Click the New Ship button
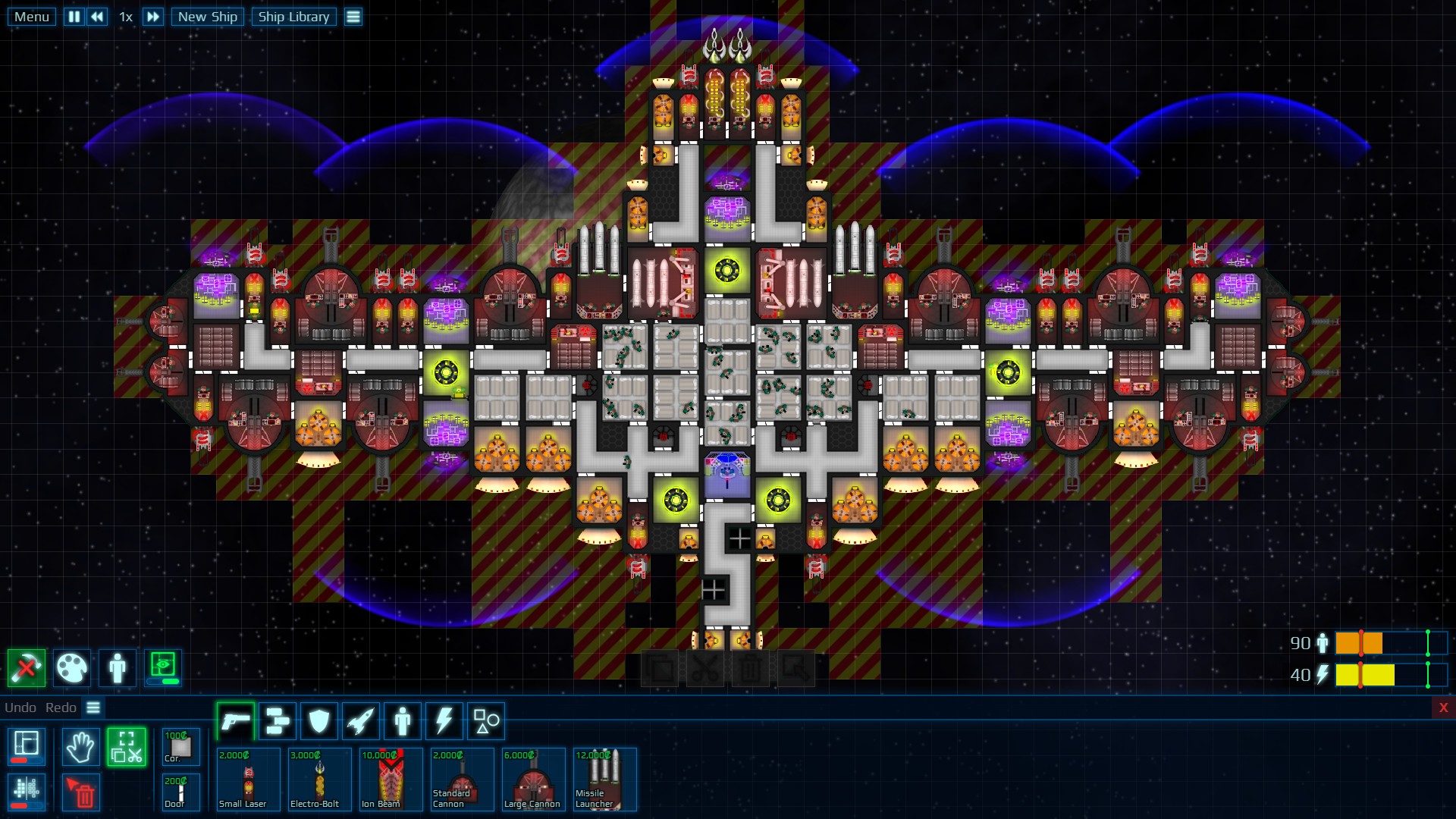 tap(207, 17)
